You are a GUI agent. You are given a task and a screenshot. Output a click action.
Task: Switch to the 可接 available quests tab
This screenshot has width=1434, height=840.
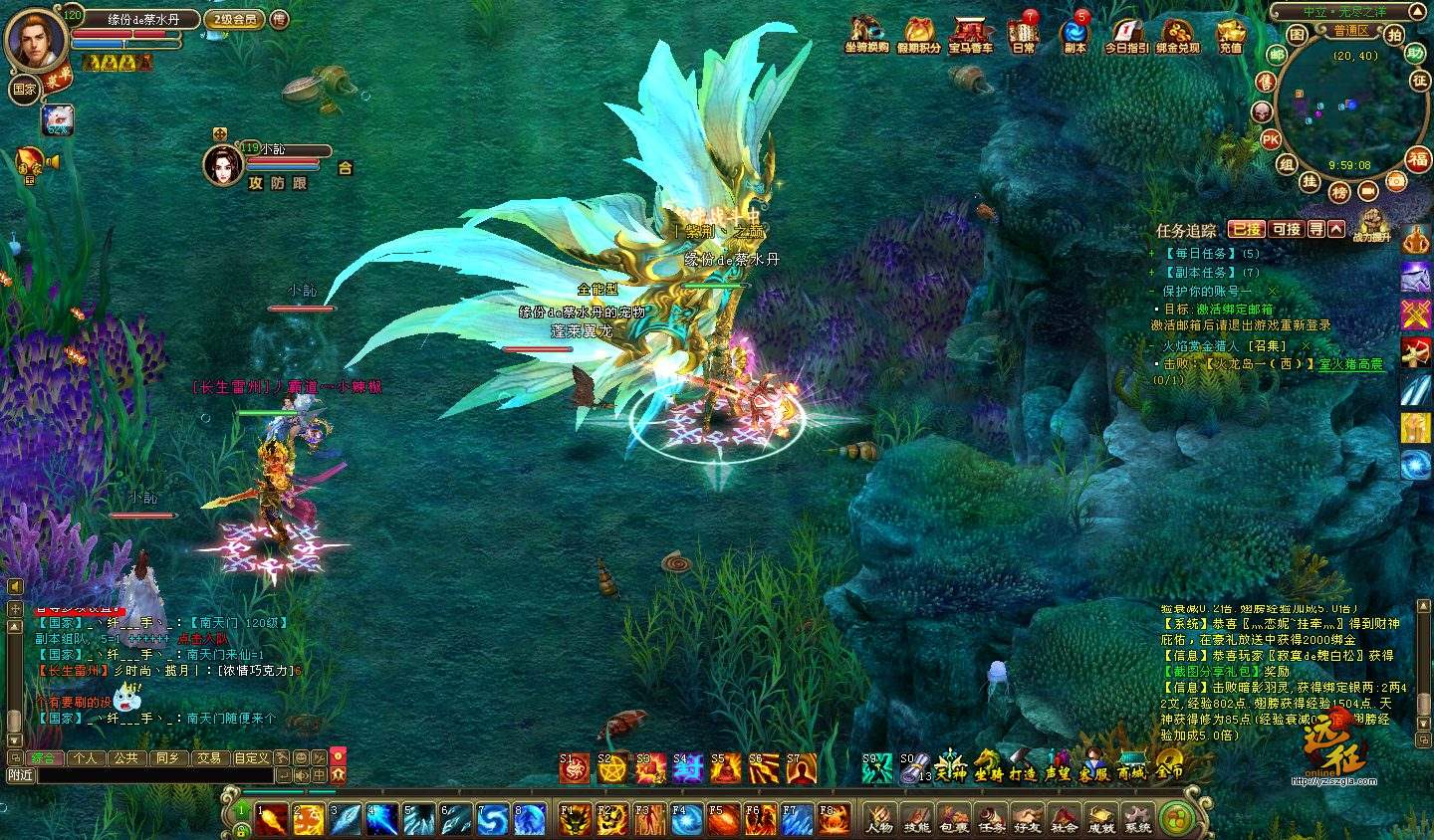(x=1288, y=229)
